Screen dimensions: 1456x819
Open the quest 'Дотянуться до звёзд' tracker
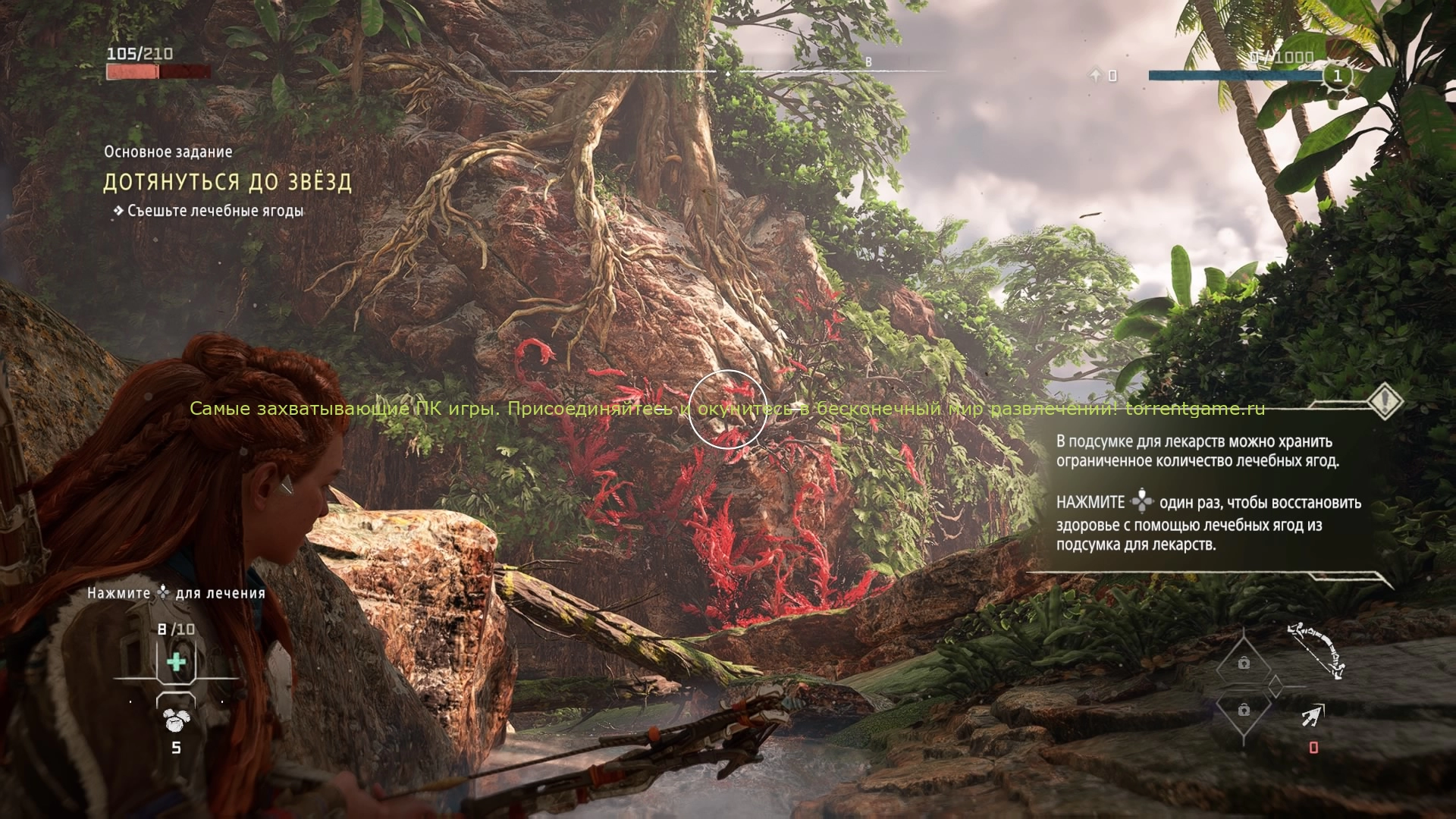227,182
